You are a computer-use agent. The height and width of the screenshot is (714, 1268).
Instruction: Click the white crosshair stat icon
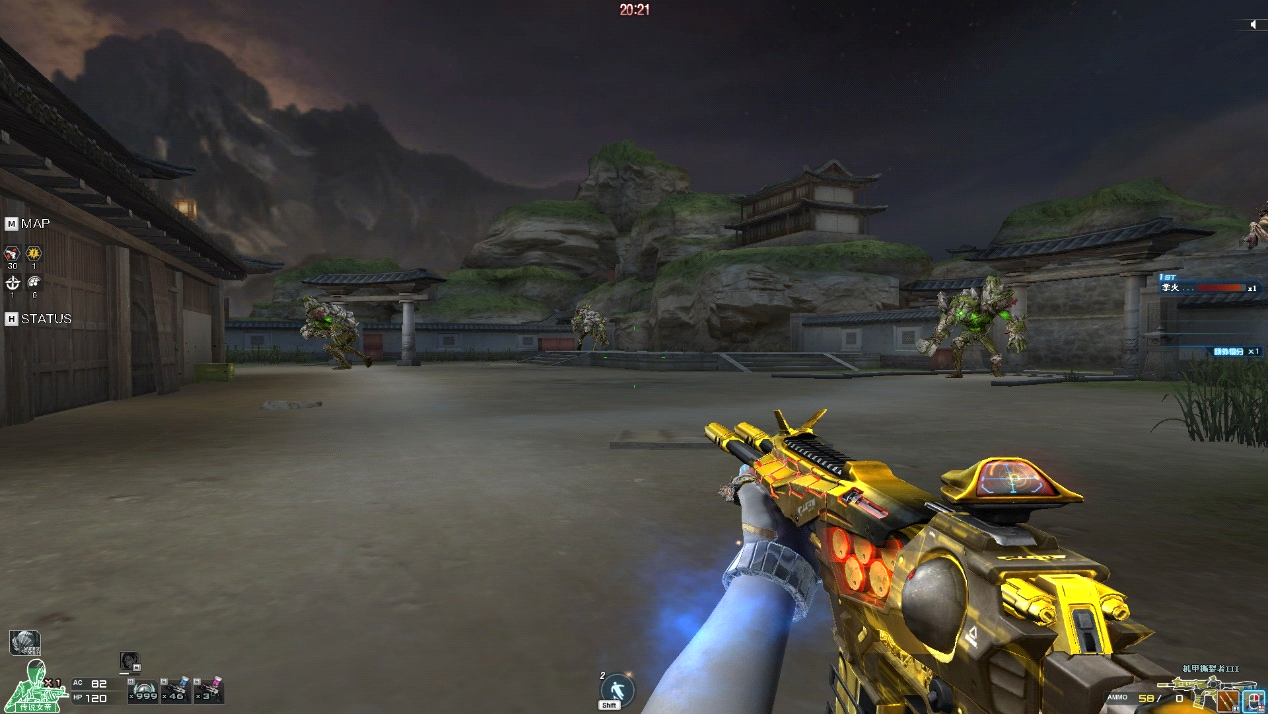12,283
